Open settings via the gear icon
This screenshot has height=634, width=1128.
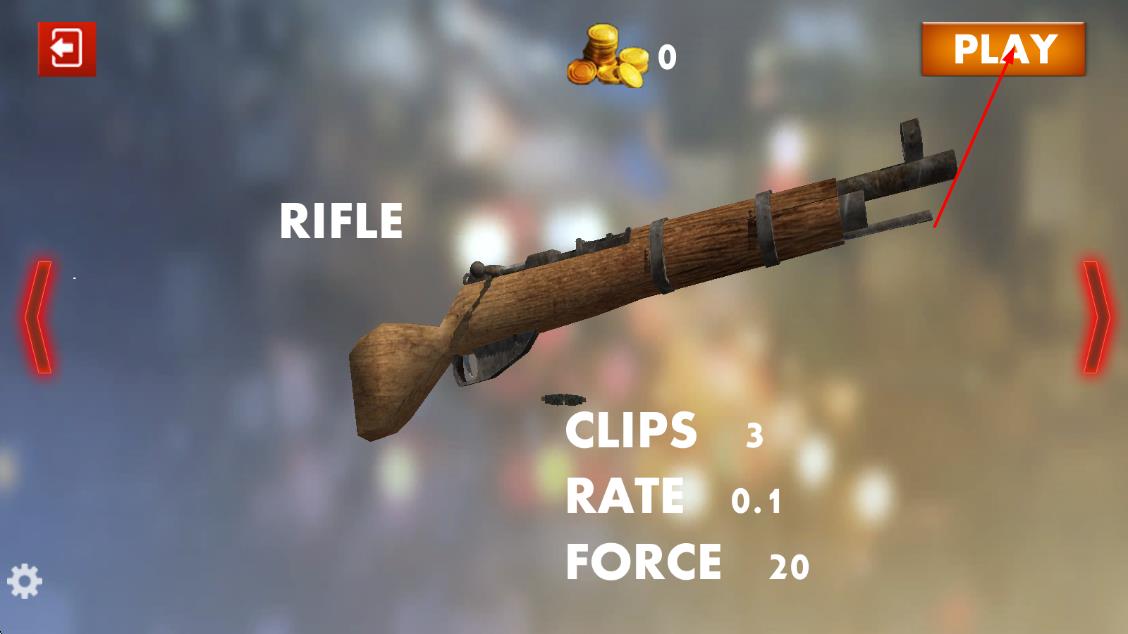[x=25, y=581]
